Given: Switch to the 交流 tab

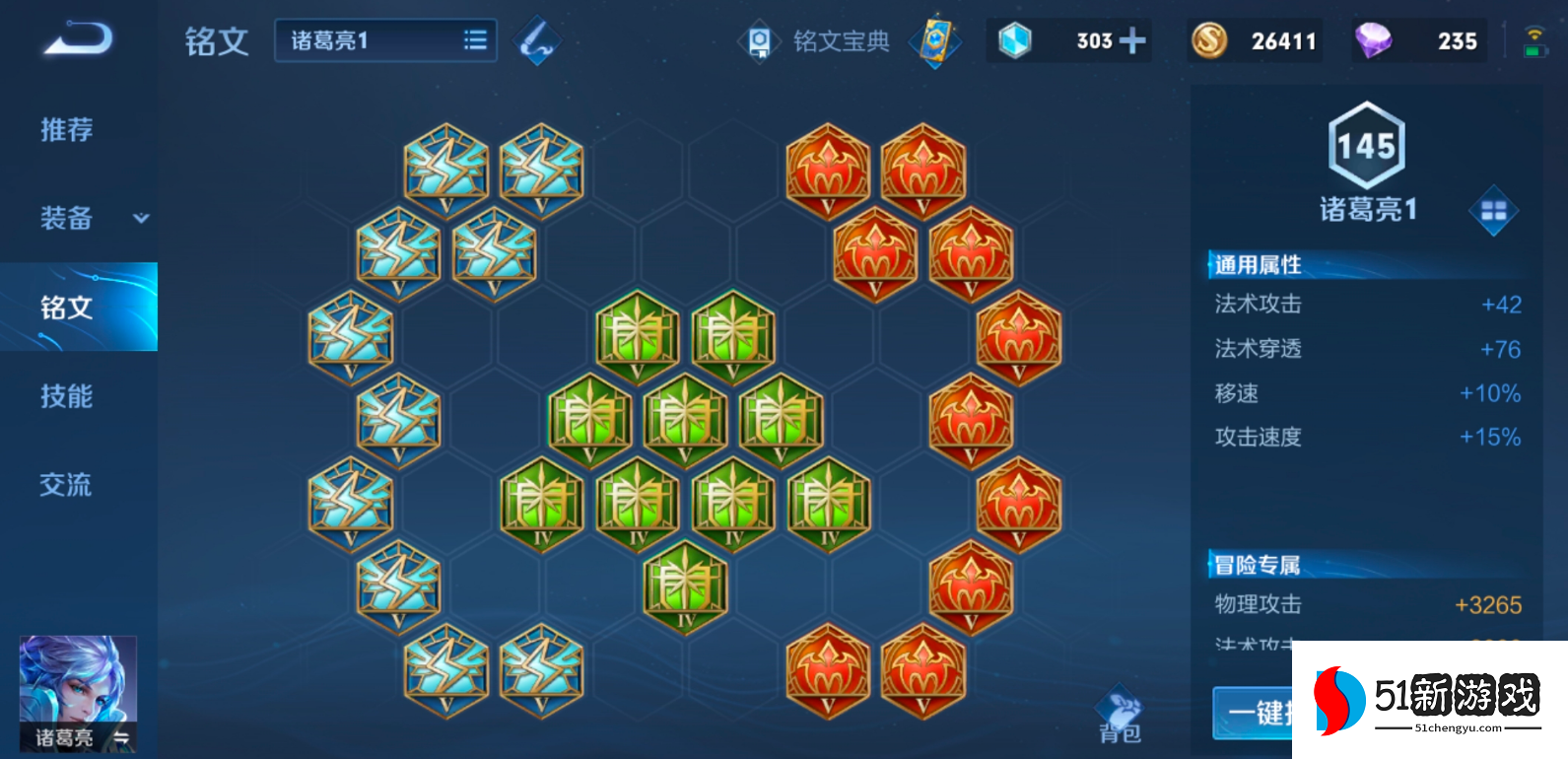Looking at the screenshot, I should pyautogui.click(x=67, y=485).
